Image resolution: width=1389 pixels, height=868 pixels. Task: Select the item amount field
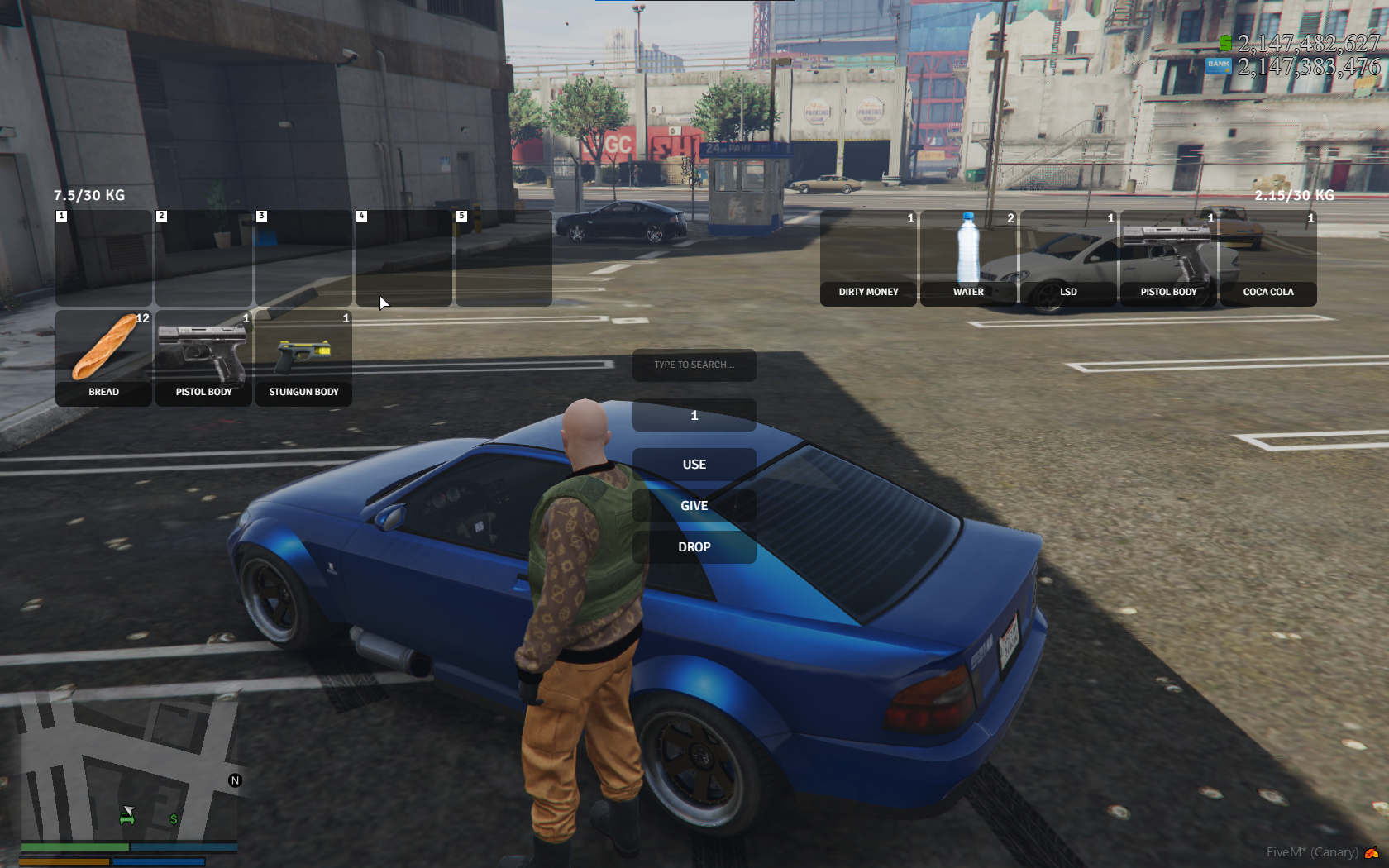(x=694, y=415)
